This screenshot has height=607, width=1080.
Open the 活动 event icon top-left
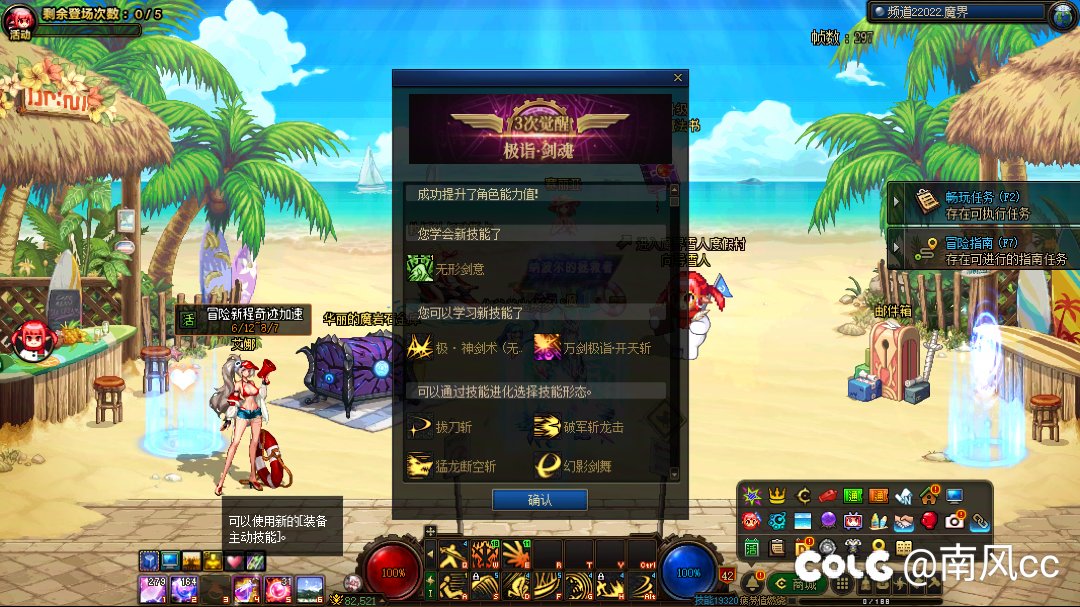click(x=21, y=22)
